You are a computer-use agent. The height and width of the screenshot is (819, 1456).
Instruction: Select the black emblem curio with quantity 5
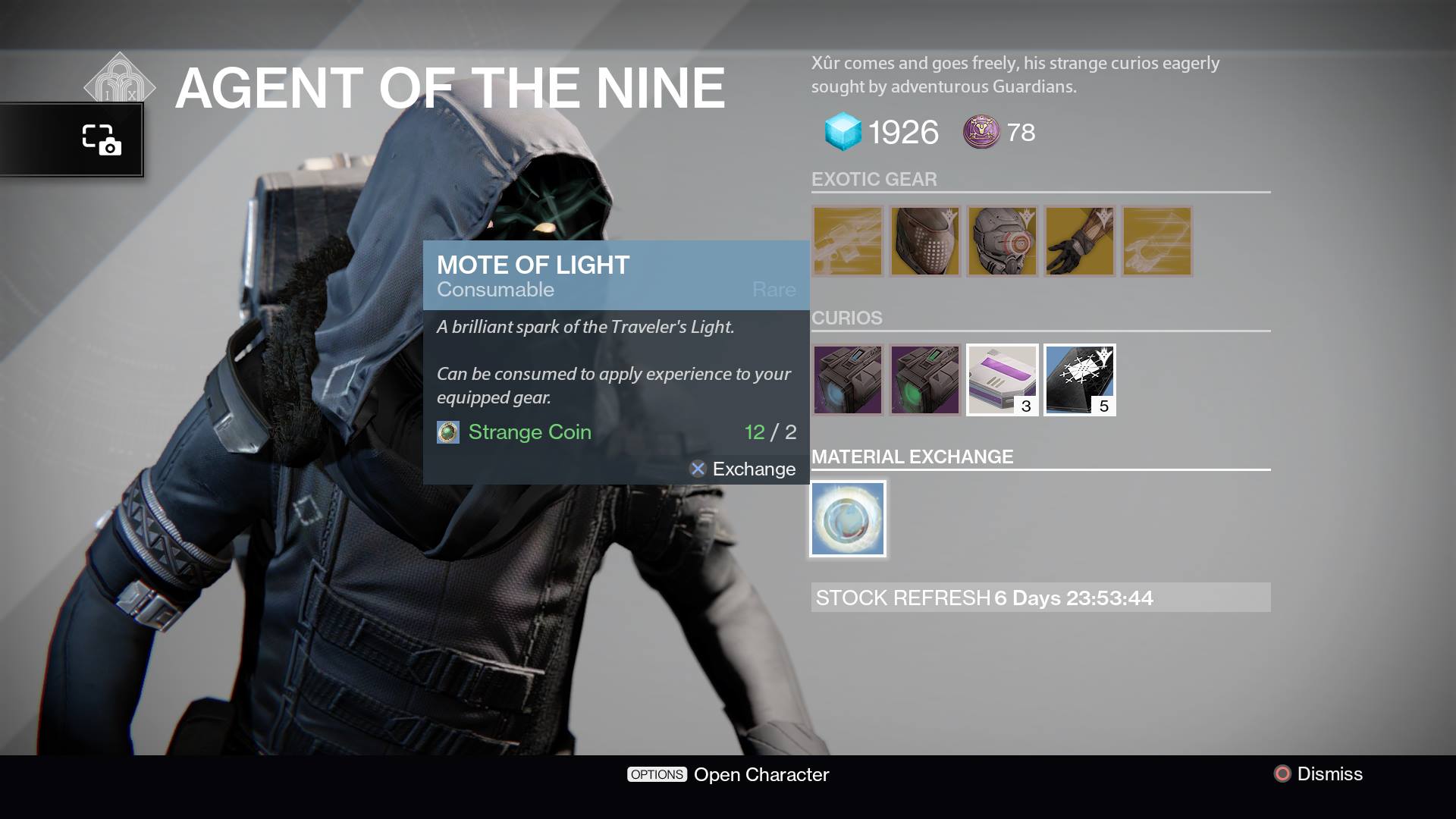coord(1078,380)
